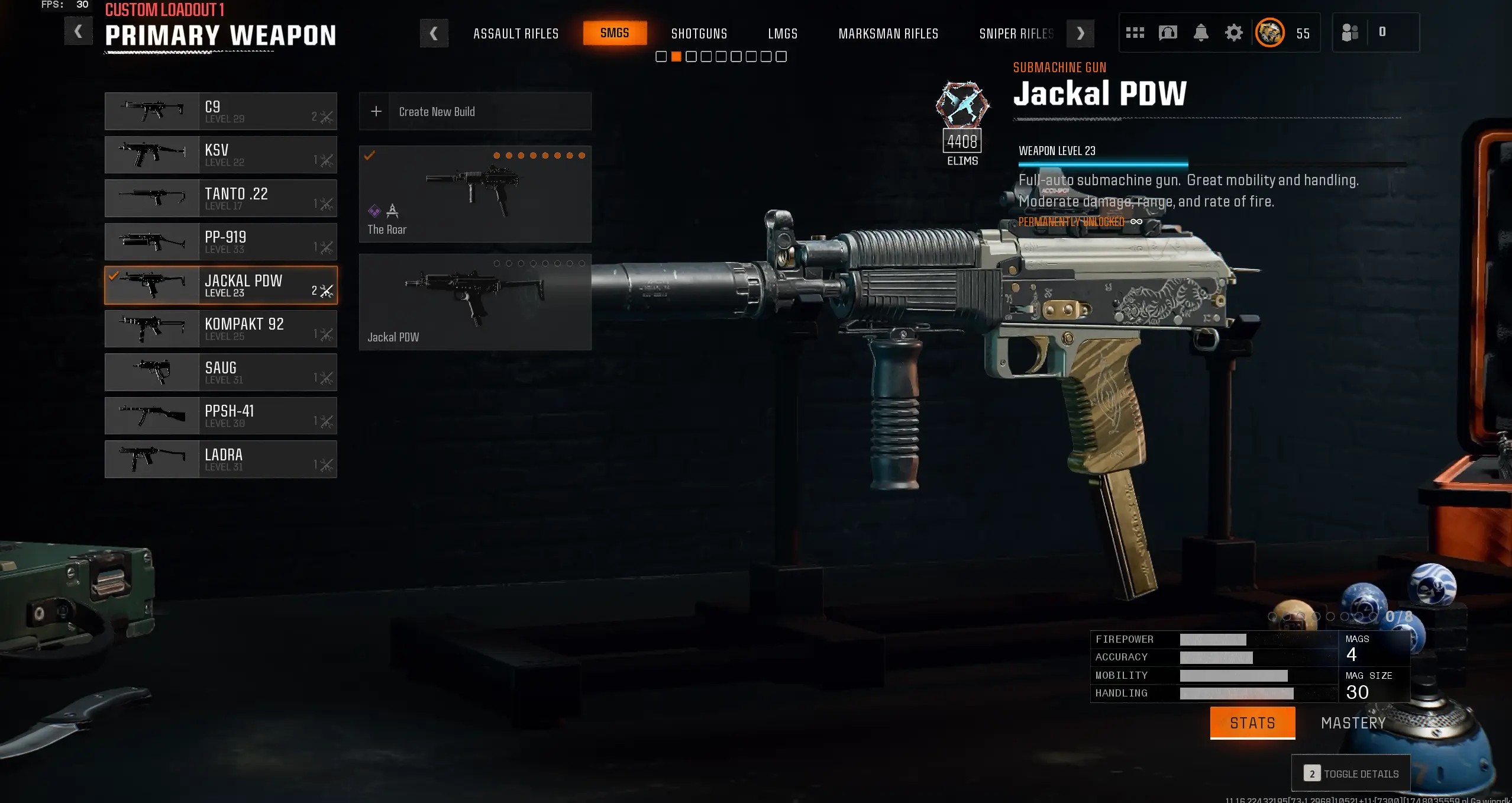This screenshot has width=1512, height=803.
Task: Open the Mastery tab
Action: [1353, 723]
